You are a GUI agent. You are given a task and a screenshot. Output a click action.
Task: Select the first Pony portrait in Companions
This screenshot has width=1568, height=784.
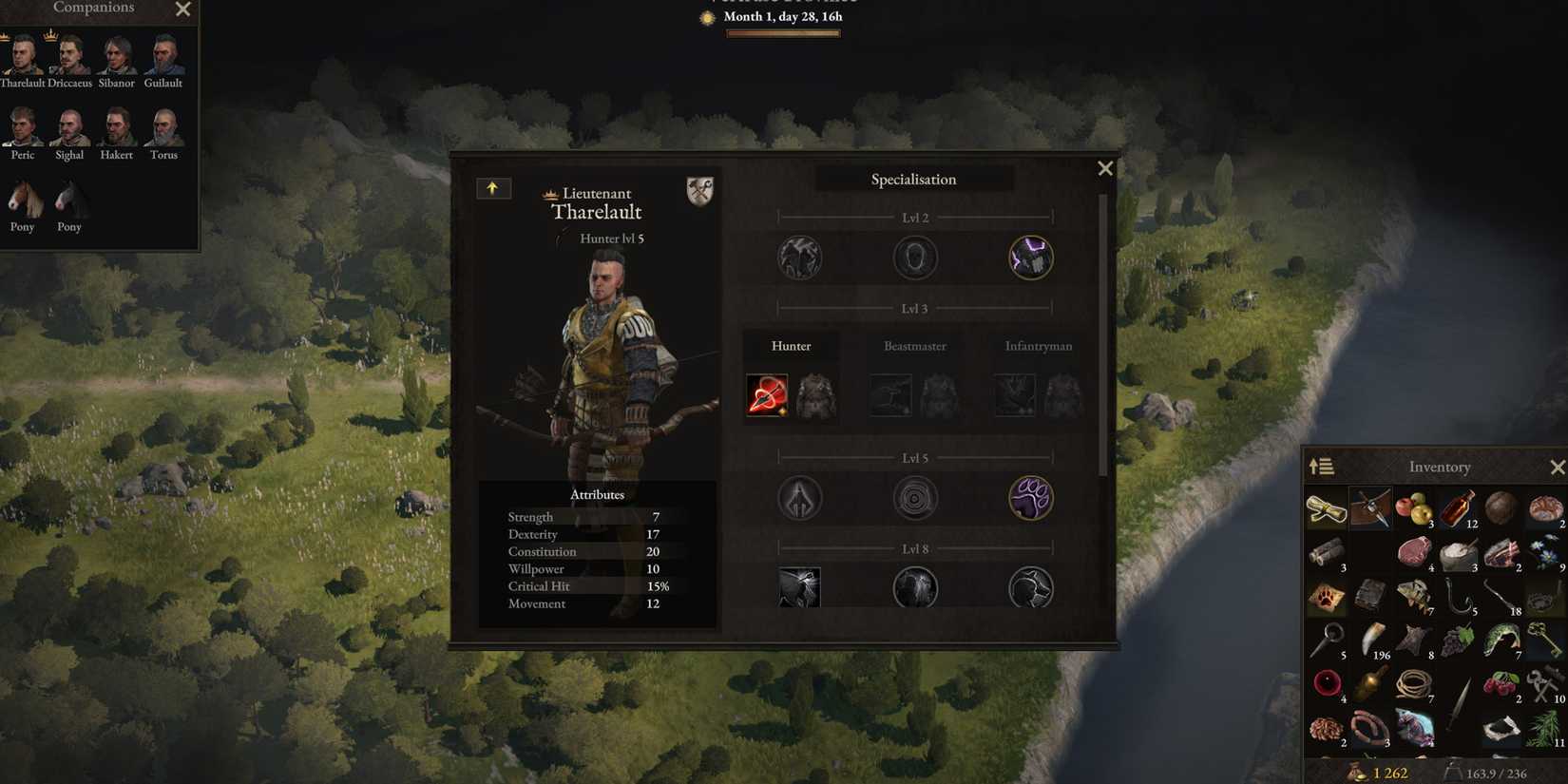click(22, 200)
